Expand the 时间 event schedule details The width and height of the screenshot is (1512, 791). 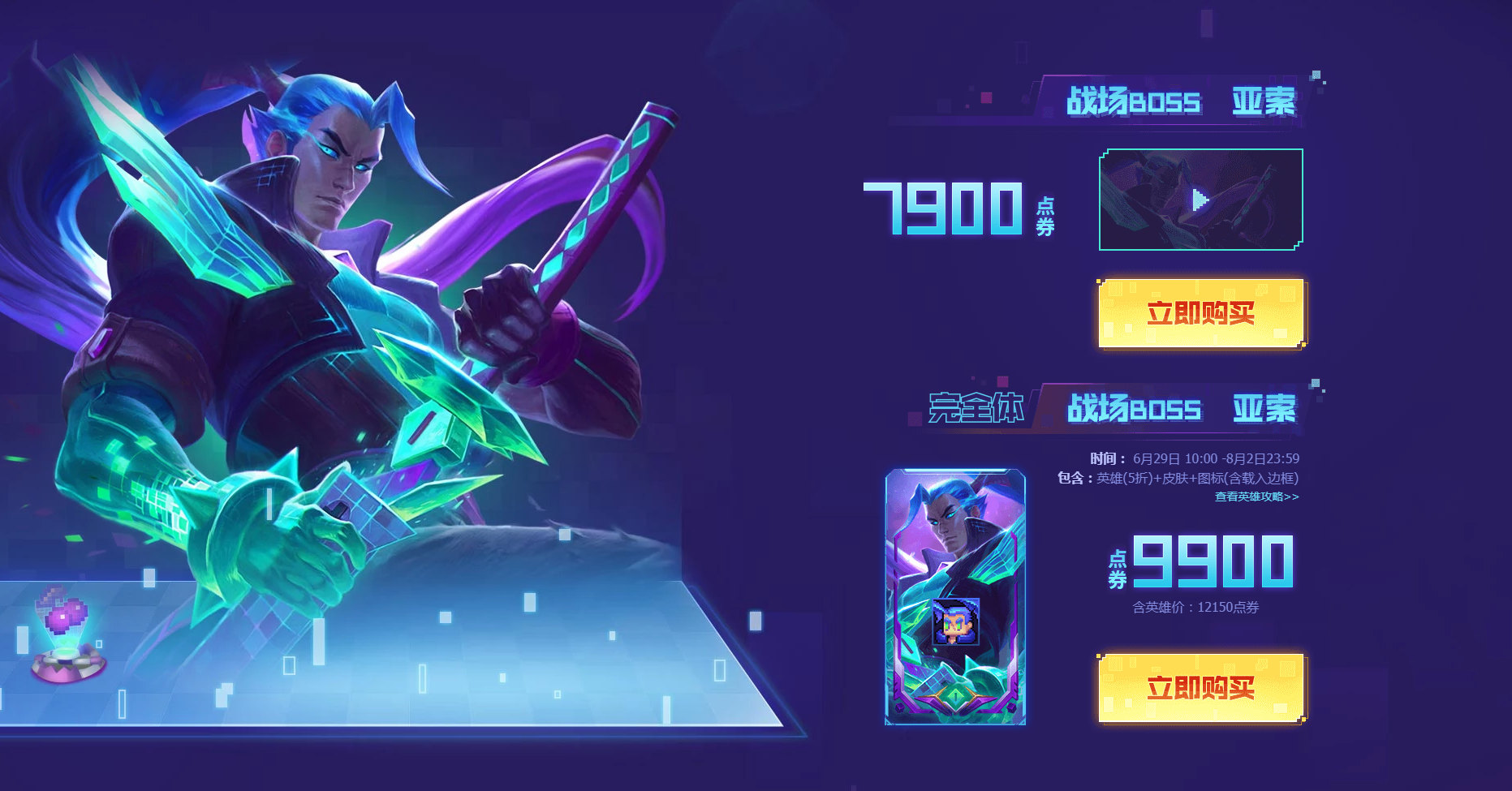click(x=1193, y=458)
